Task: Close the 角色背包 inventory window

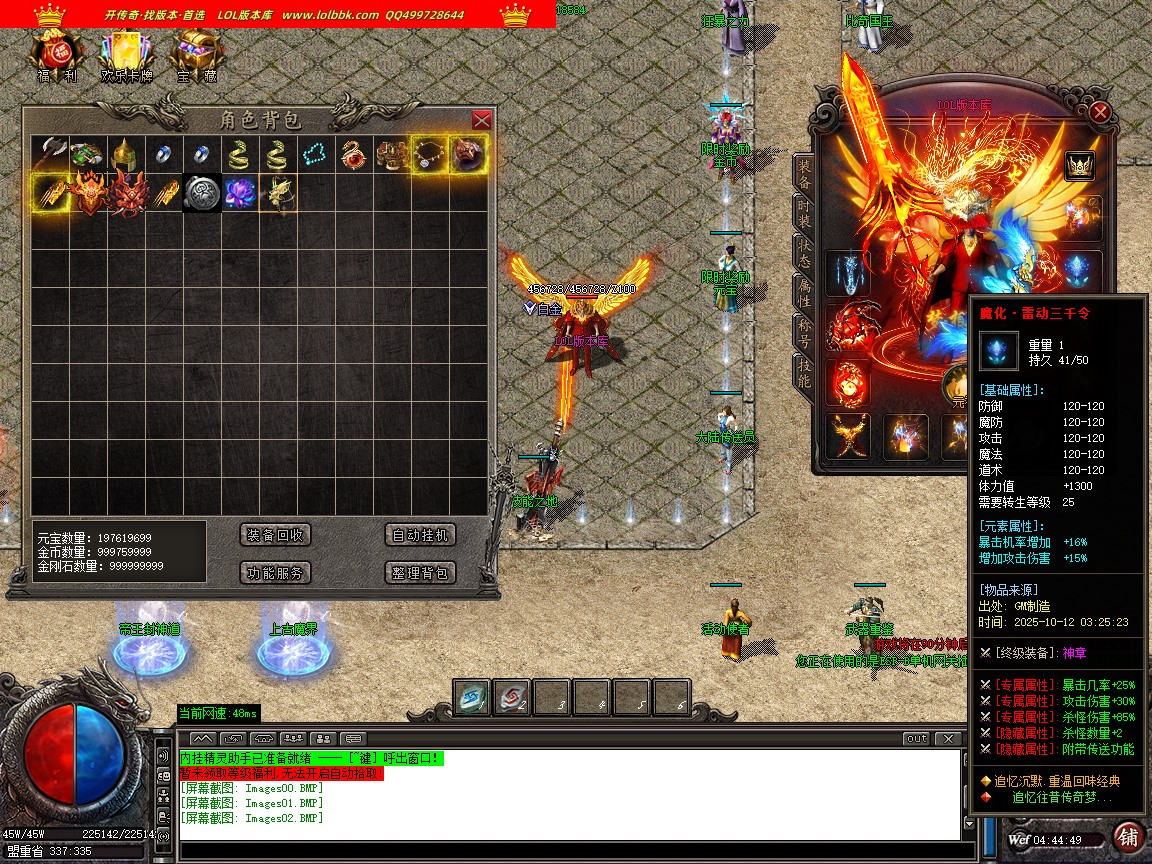Action: [481, 120]
